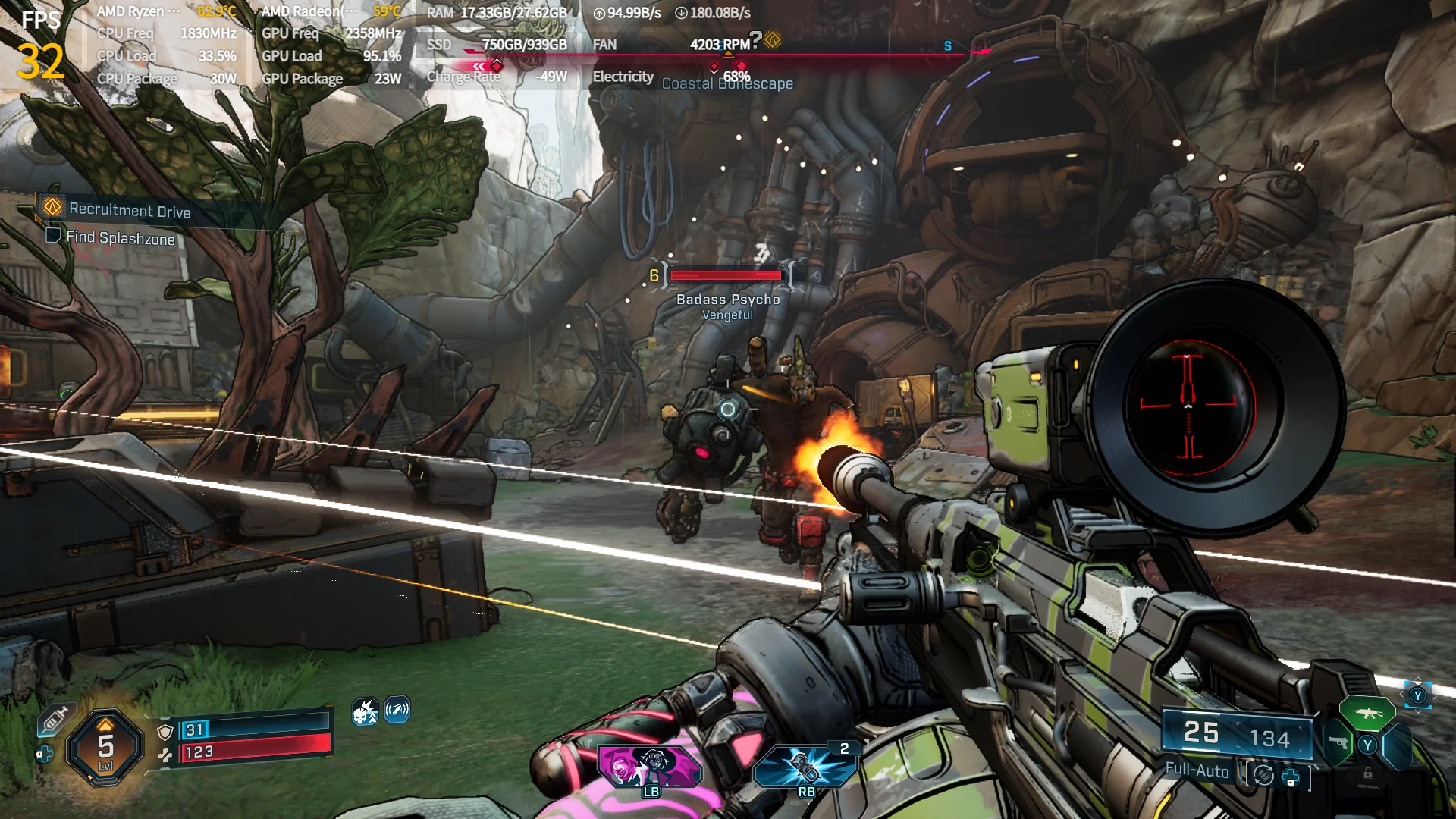1456x819 pixels.
Task: Use the repair kit syringe icon
Action: coord(55,719)
